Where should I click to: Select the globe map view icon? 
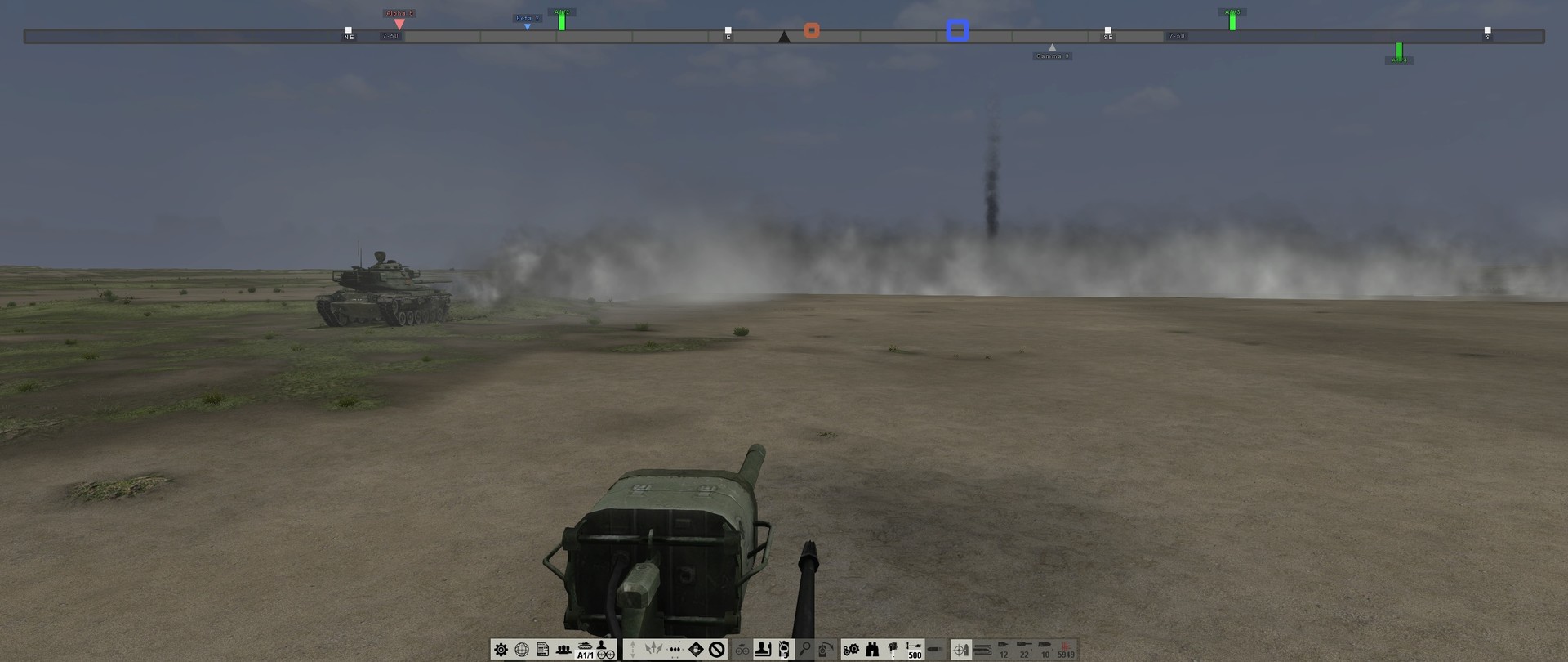point(520,650)
